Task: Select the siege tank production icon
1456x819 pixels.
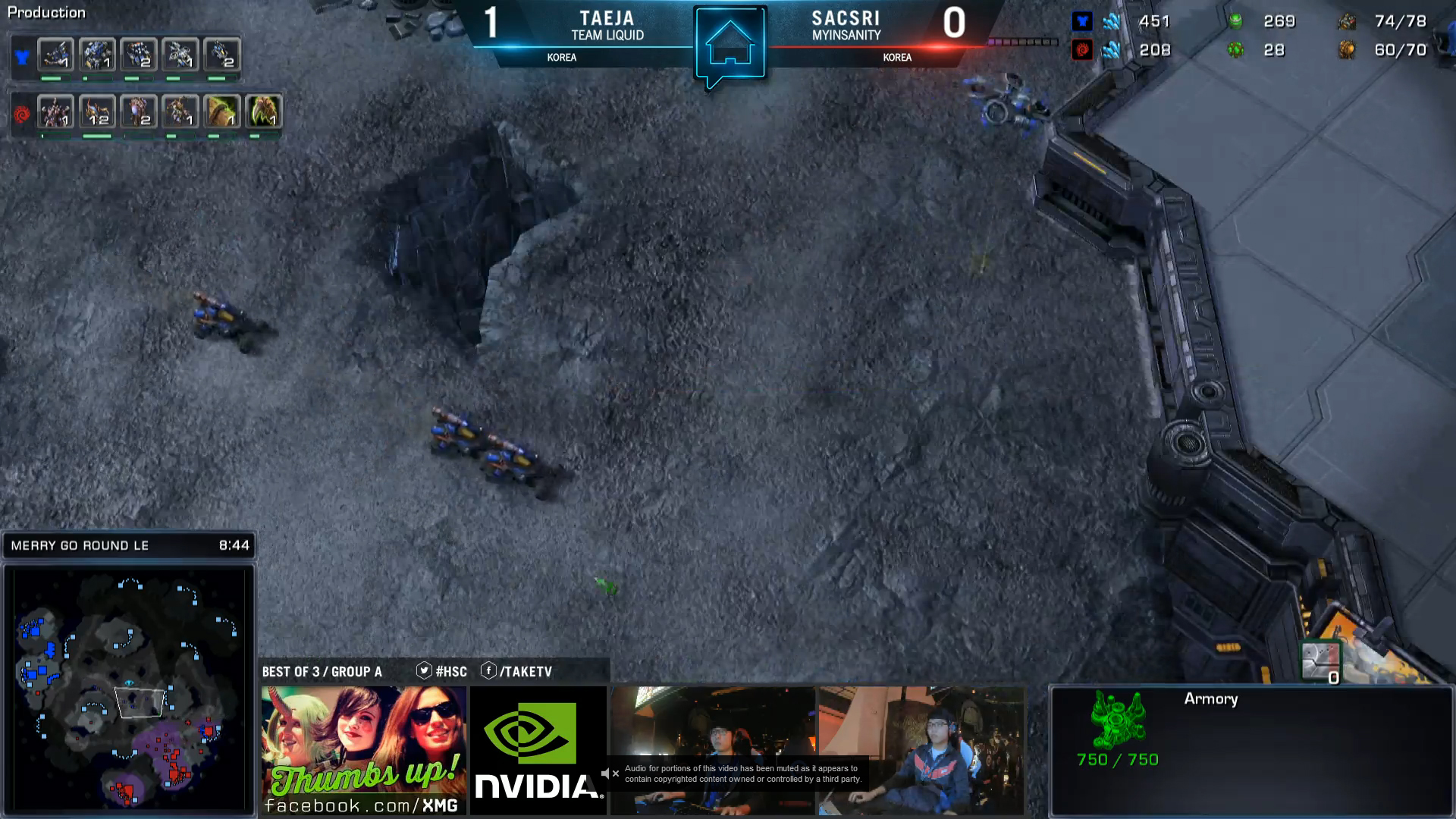Action: point(56,55)
